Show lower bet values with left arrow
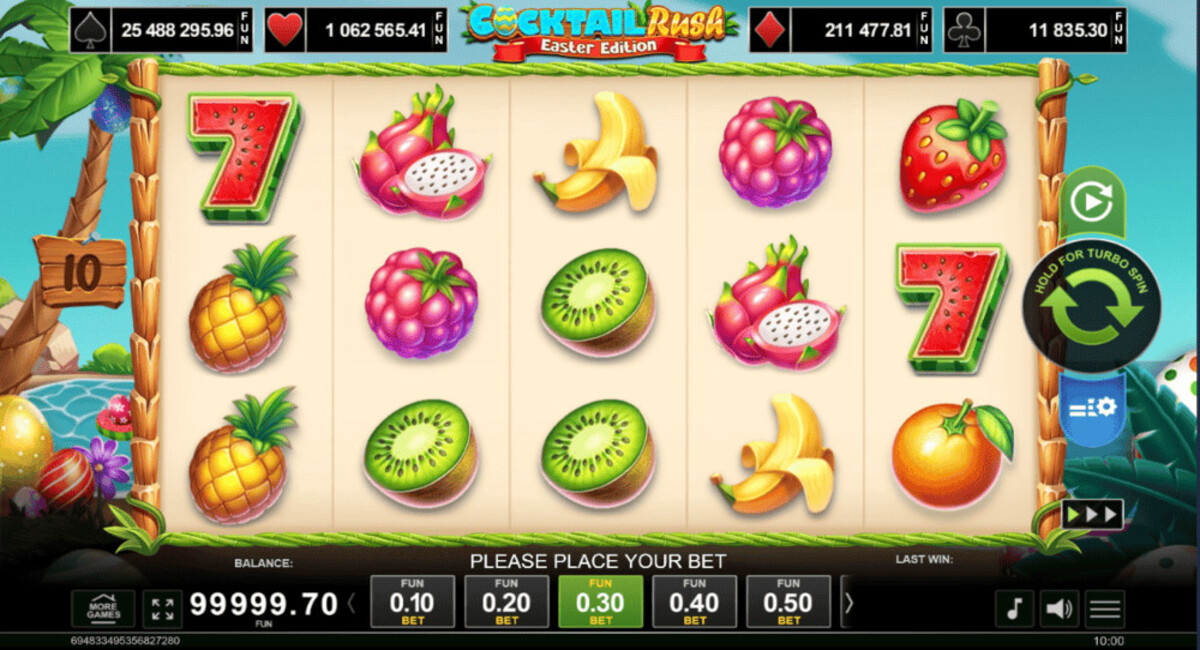This screenshot has height=650, width=1200. (x=351, y=604)
